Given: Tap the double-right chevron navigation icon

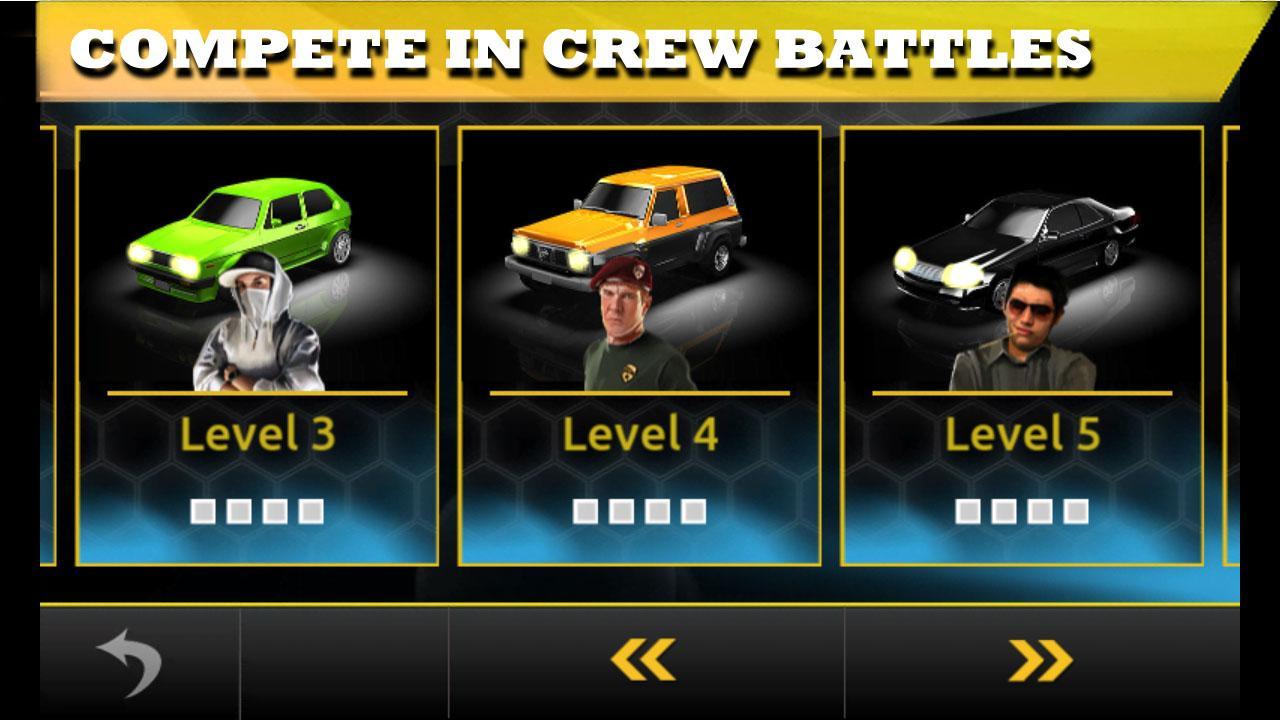Looking at the screenshot, I should 1043,657.
